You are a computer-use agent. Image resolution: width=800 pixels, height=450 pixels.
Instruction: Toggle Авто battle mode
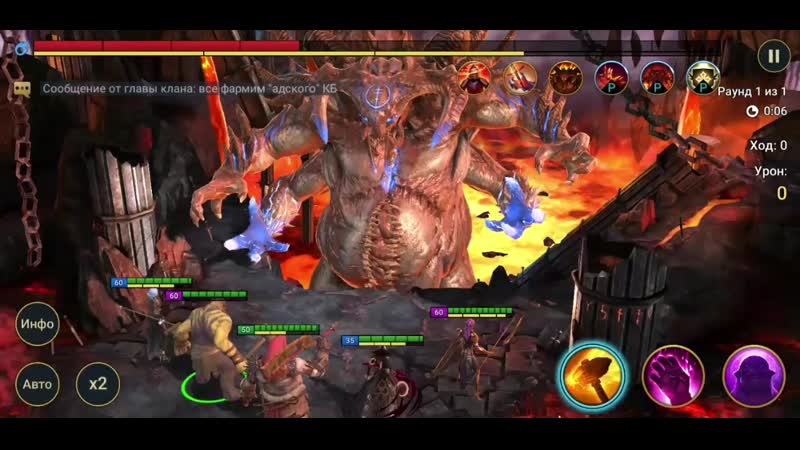point(38,383)
